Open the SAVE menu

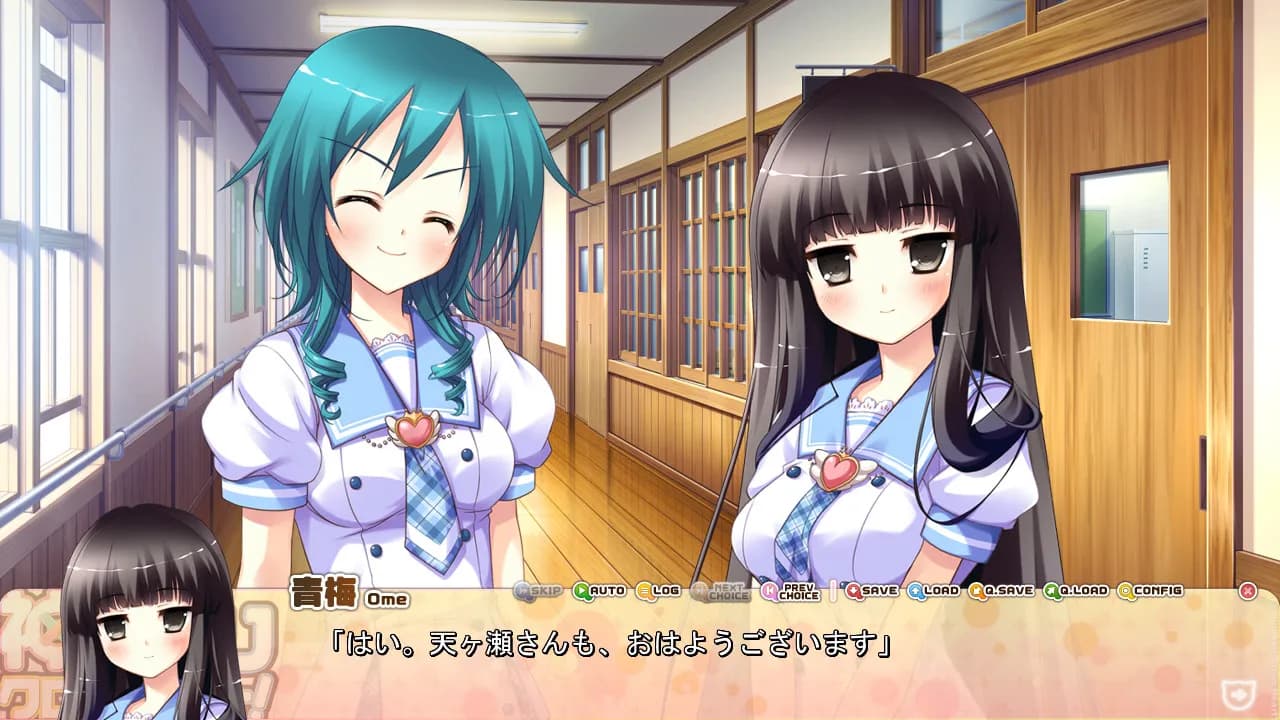872,591
